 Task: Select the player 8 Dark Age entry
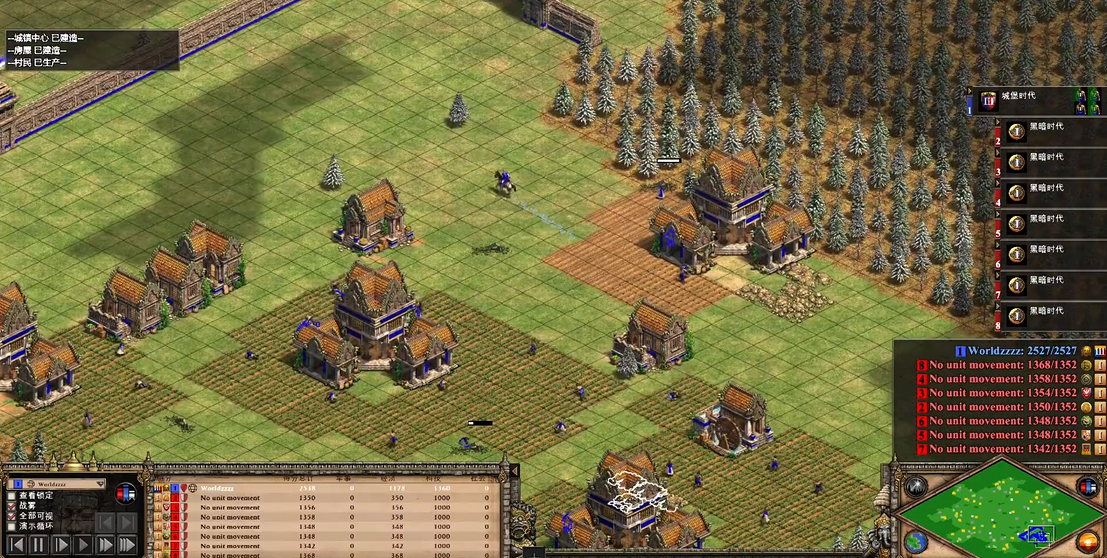(x=1045, y=315)
